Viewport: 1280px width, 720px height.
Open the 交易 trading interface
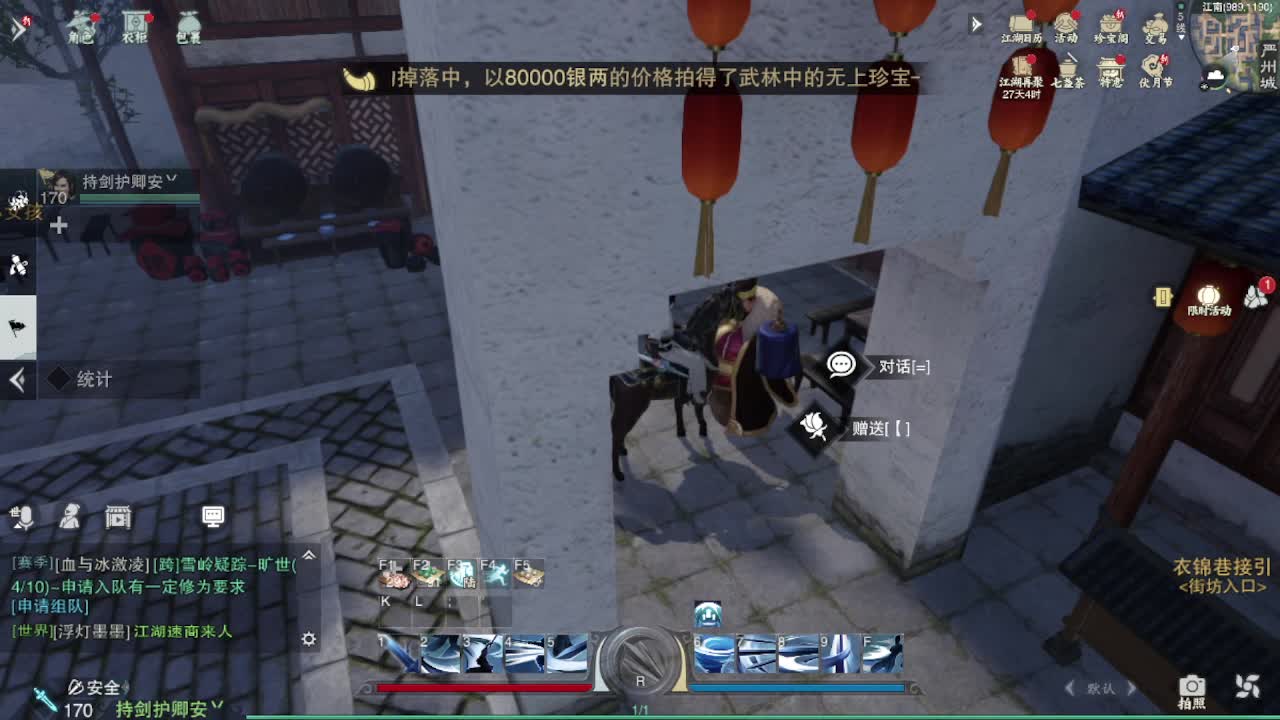[1157, 24]
